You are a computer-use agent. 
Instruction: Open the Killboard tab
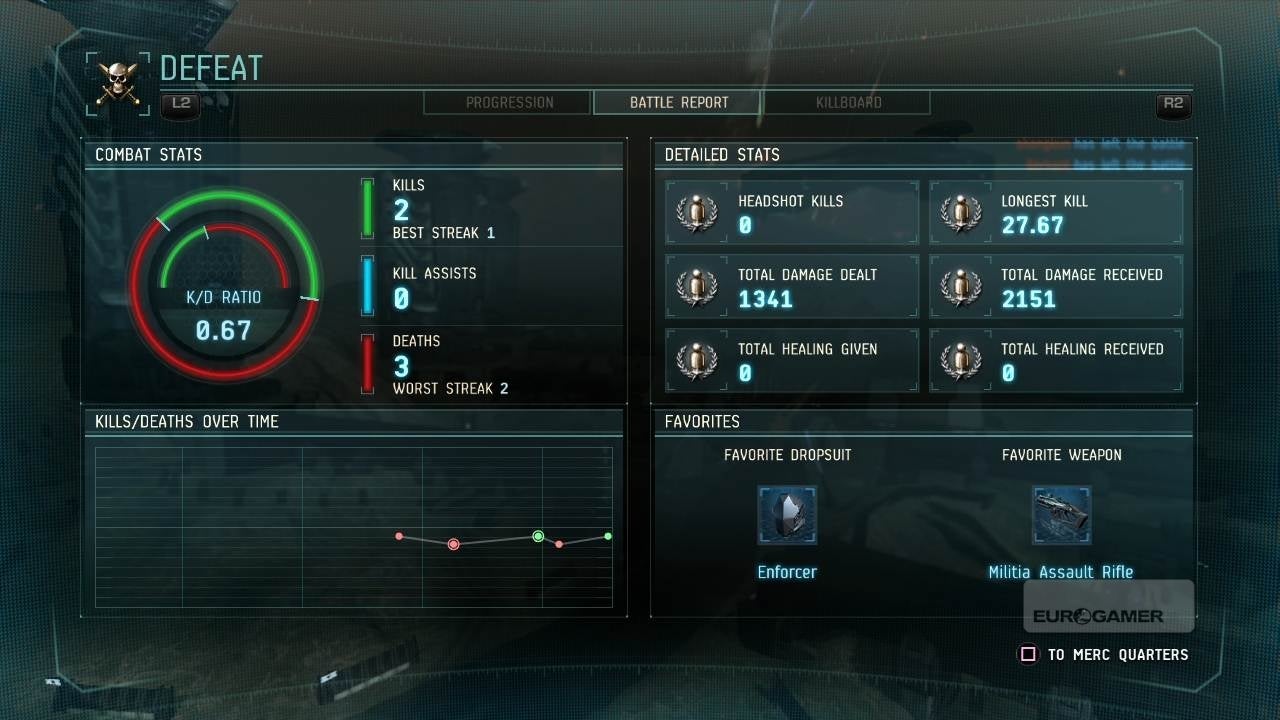tap(848, 103)
